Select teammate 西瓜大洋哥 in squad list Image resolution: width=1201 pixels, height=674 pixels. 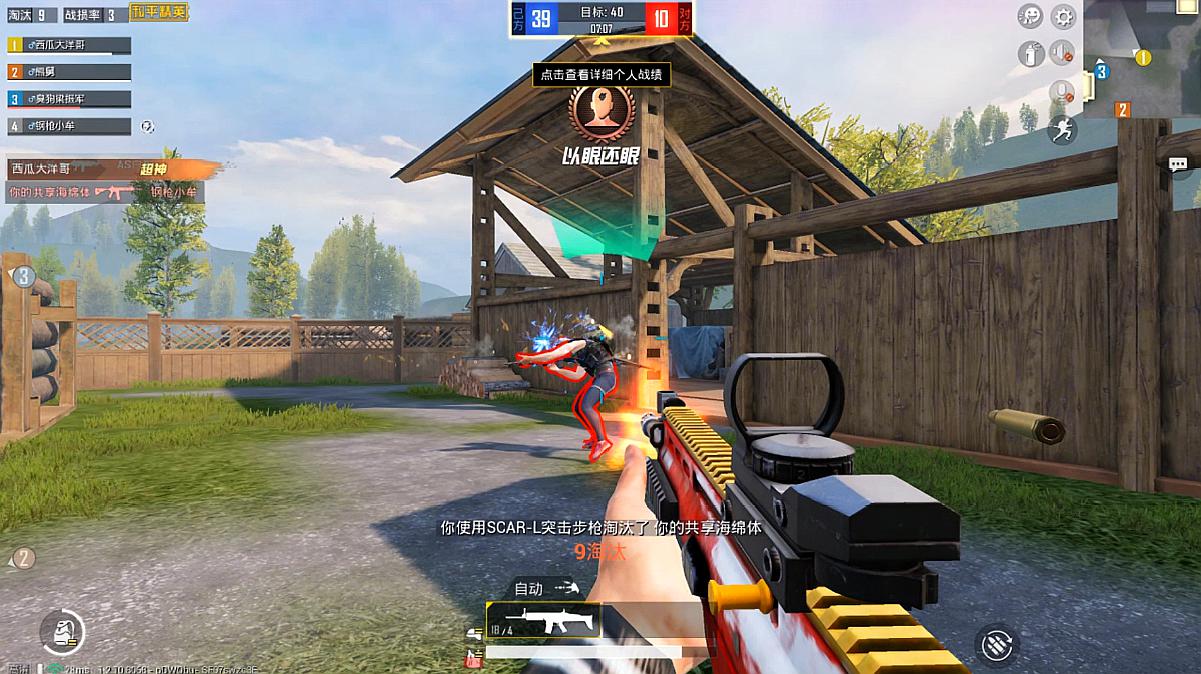pos(70,45)
